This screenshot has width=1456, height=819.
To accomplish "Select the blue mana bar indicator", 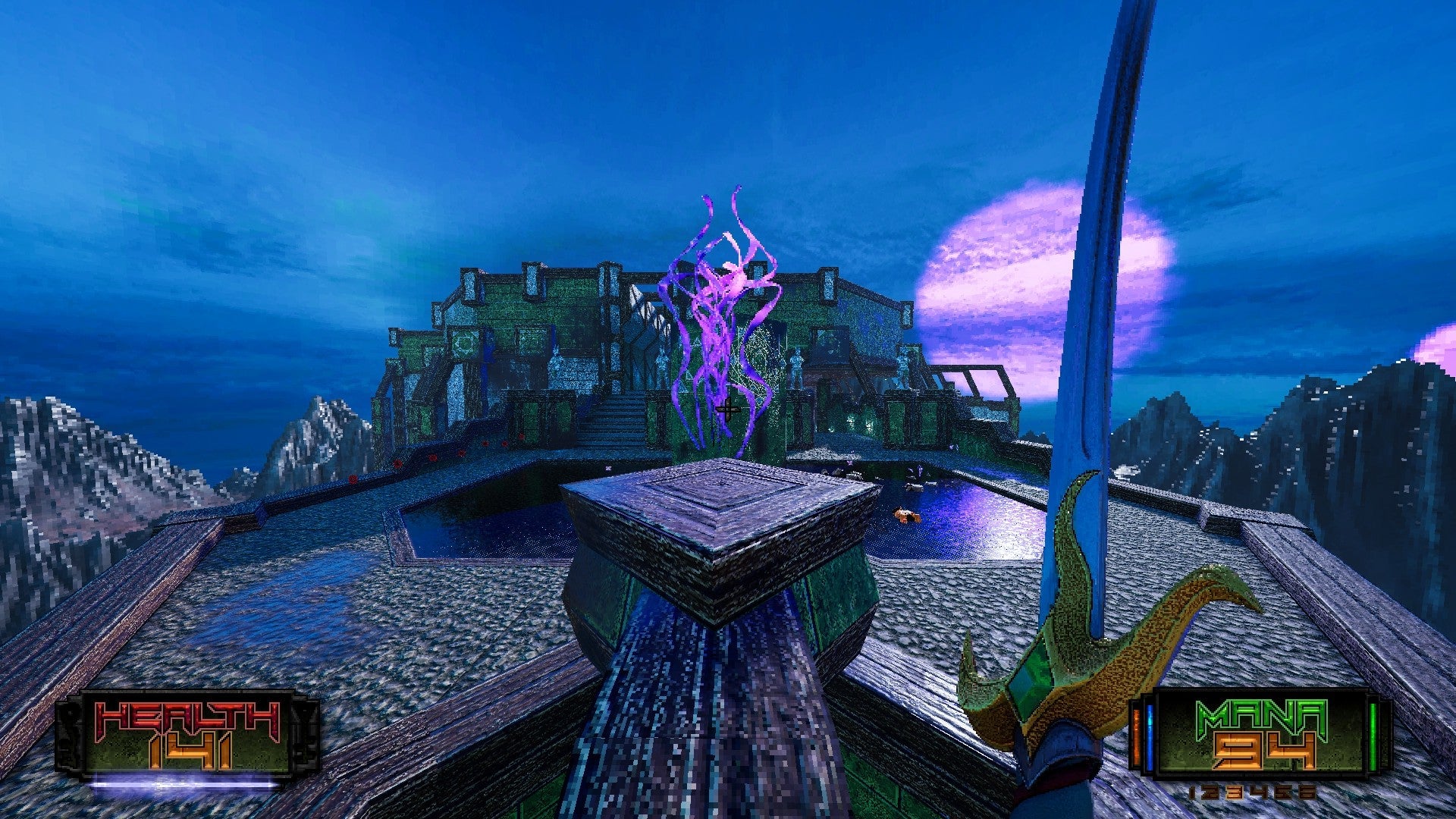I will point(1149,732).
